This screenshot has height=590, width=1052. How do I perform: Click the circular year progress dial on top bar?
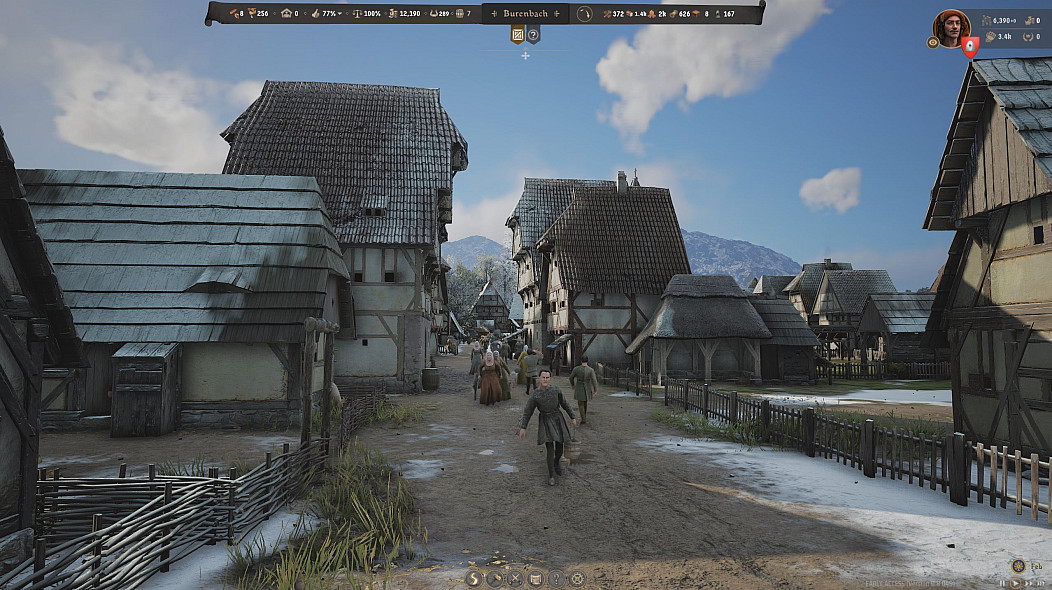[x=585, y=14]
